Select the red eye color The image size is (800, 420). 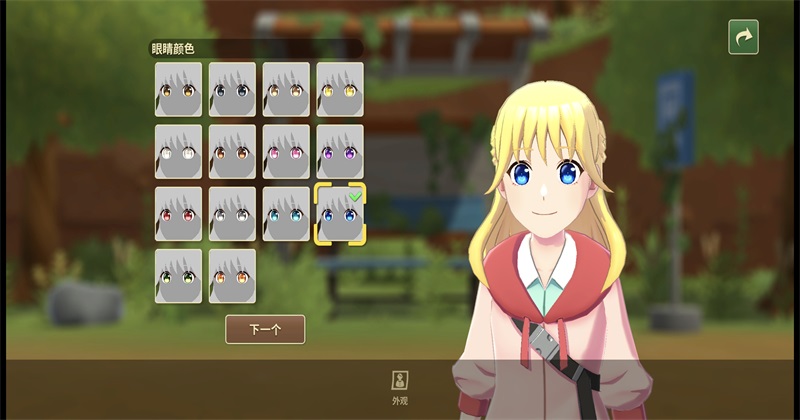[178, 214]
